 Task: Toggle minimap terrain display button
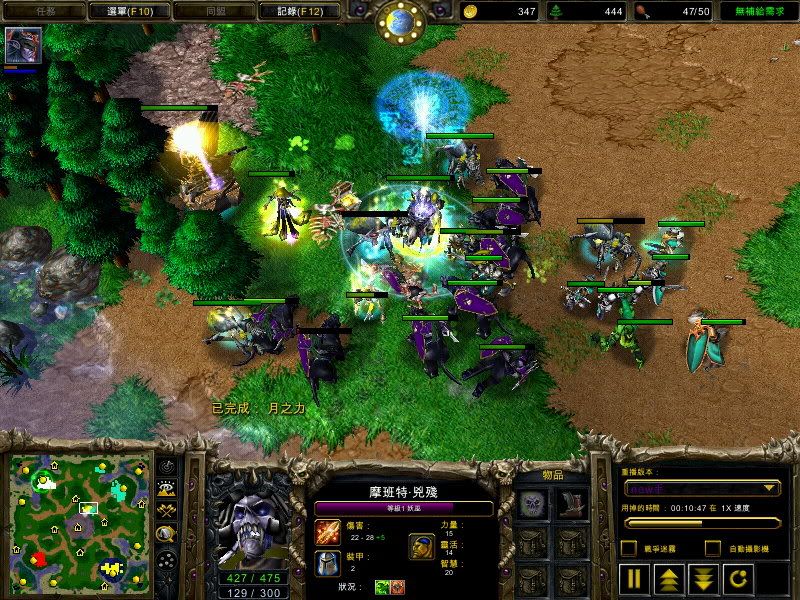tap(166, 489)
